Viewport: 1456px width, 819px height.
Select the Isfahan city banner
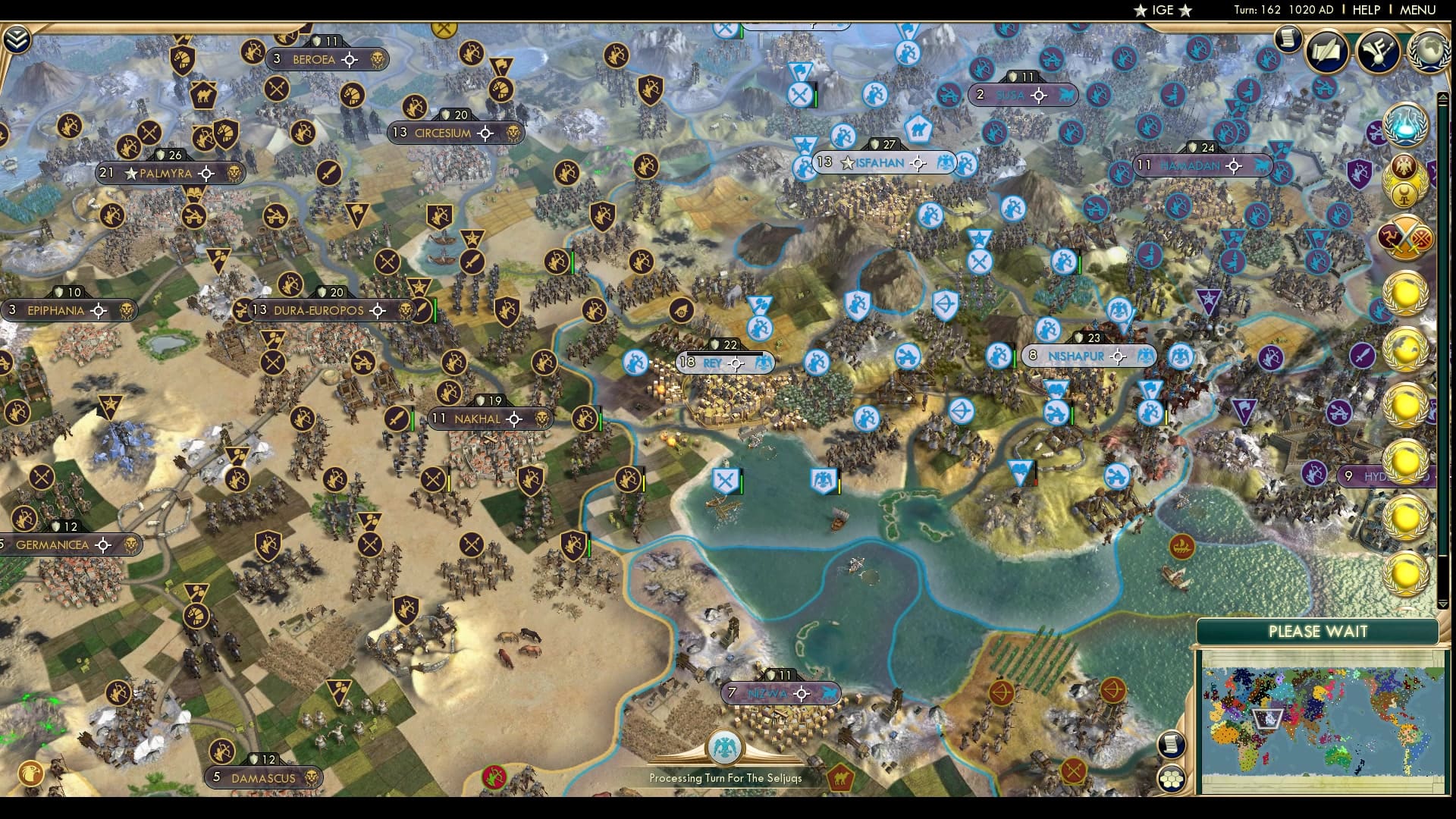coord(880,163)
